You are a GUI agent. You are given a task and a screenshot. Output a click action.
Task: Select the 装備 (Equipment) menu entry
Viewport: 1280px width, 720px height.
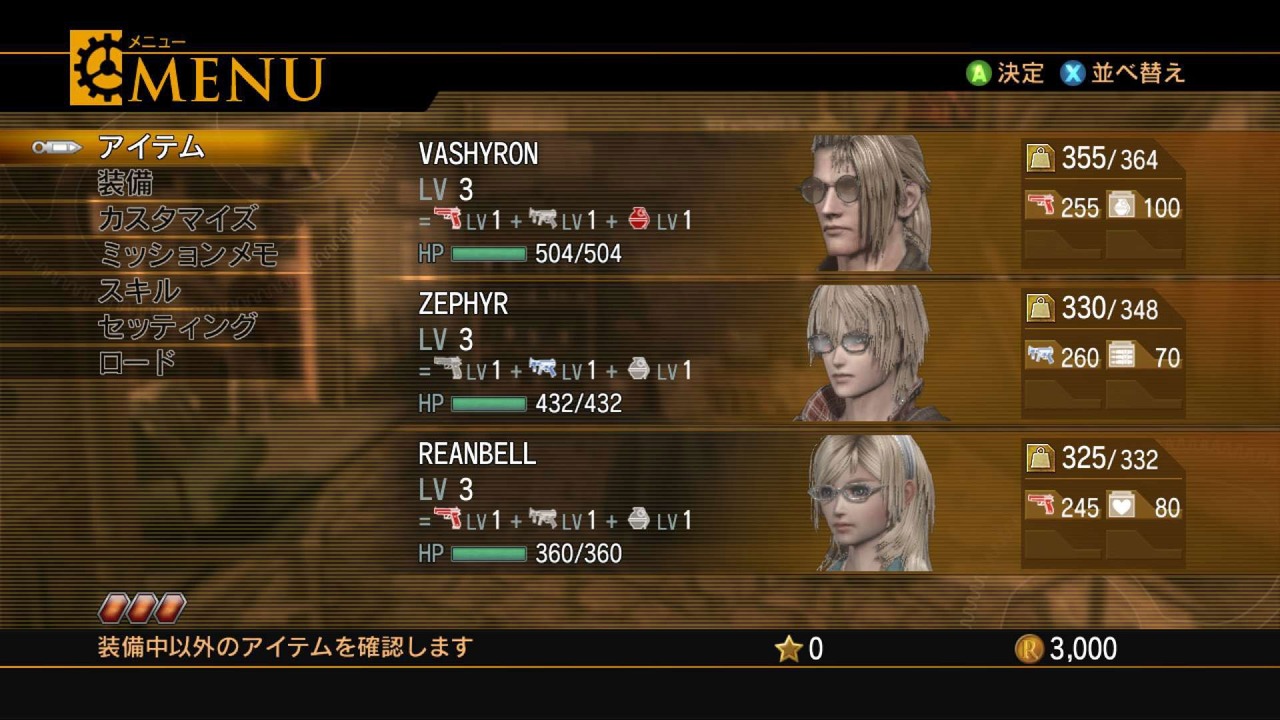click(125, 183)
